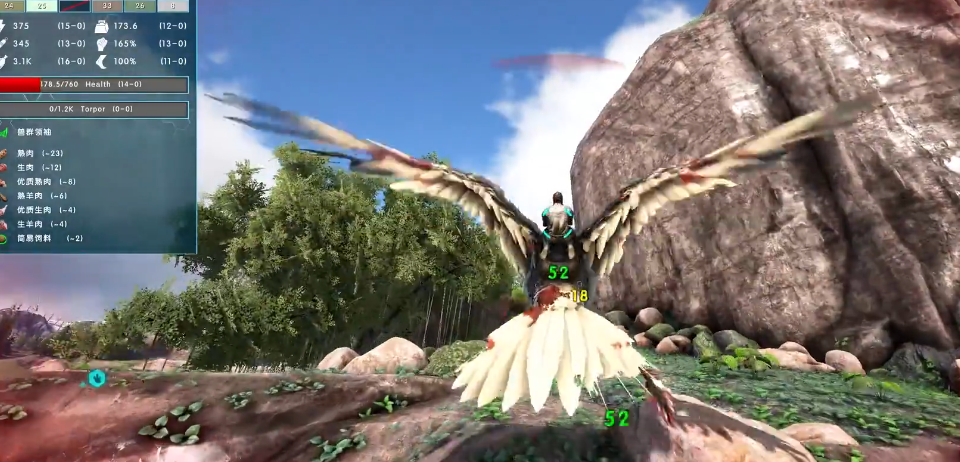The image size is (960, 462).
Task: Select the color region swatch numbered 24
Action: click(x=12, y=6)
